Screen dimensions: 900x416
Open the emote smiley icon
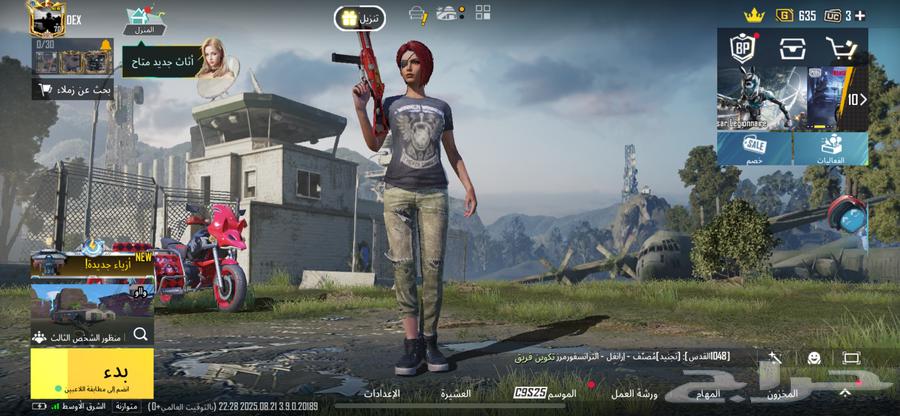(814, 358)
